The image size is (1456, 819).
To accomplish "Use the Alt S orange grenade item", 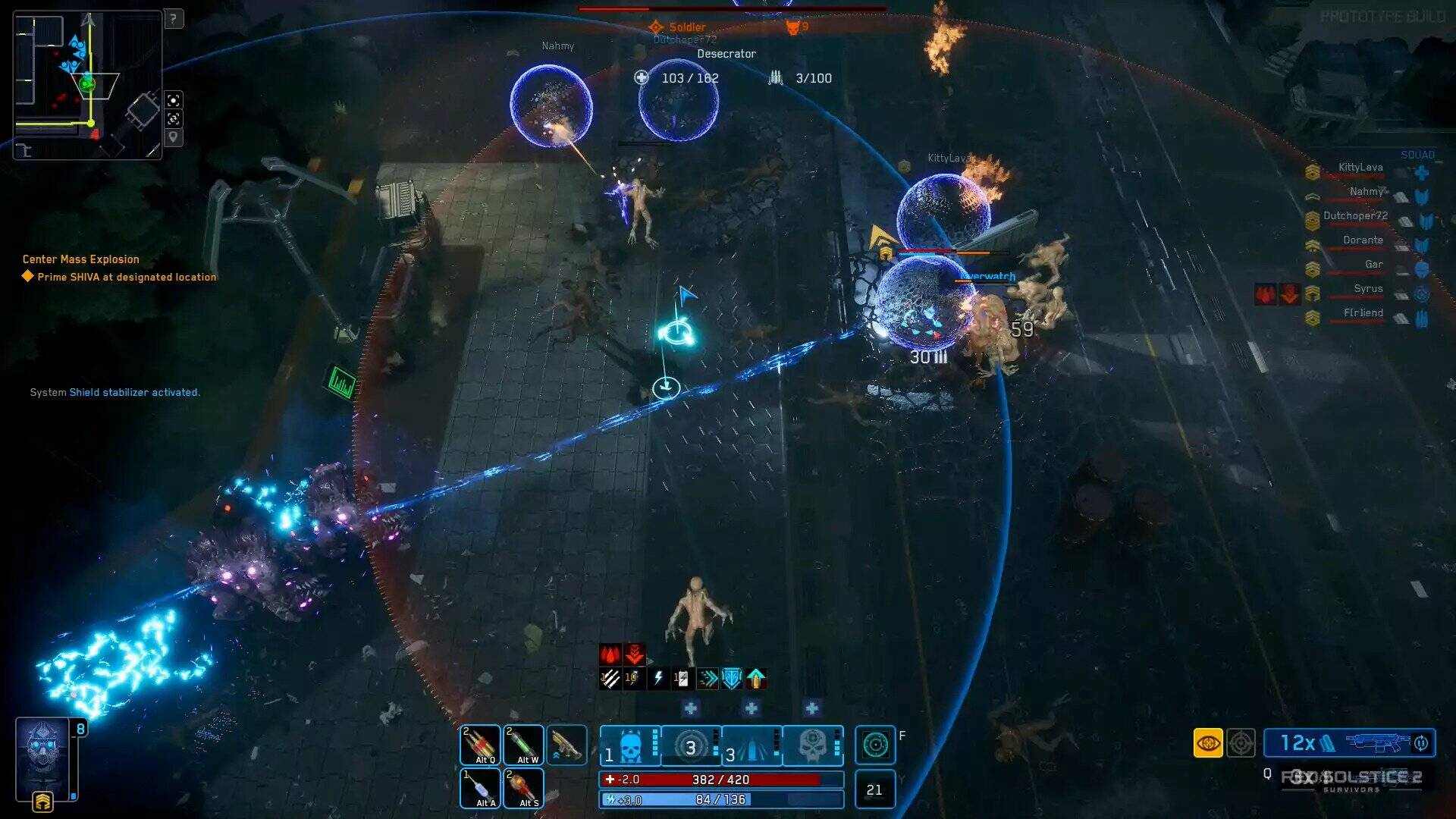I will 524,788.
